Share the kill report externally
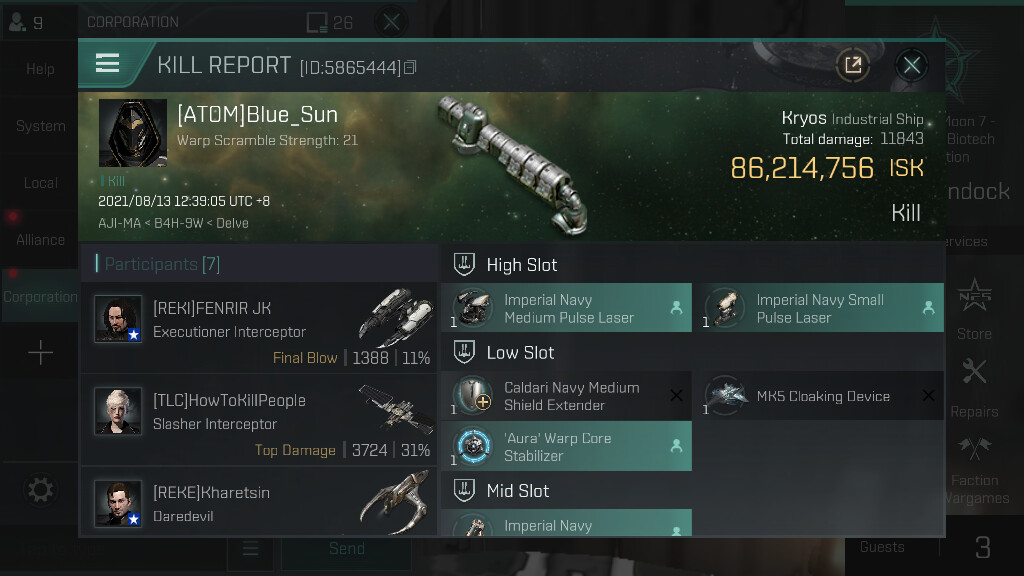Viewport: 1024px width, 576px height. (853, 66)
